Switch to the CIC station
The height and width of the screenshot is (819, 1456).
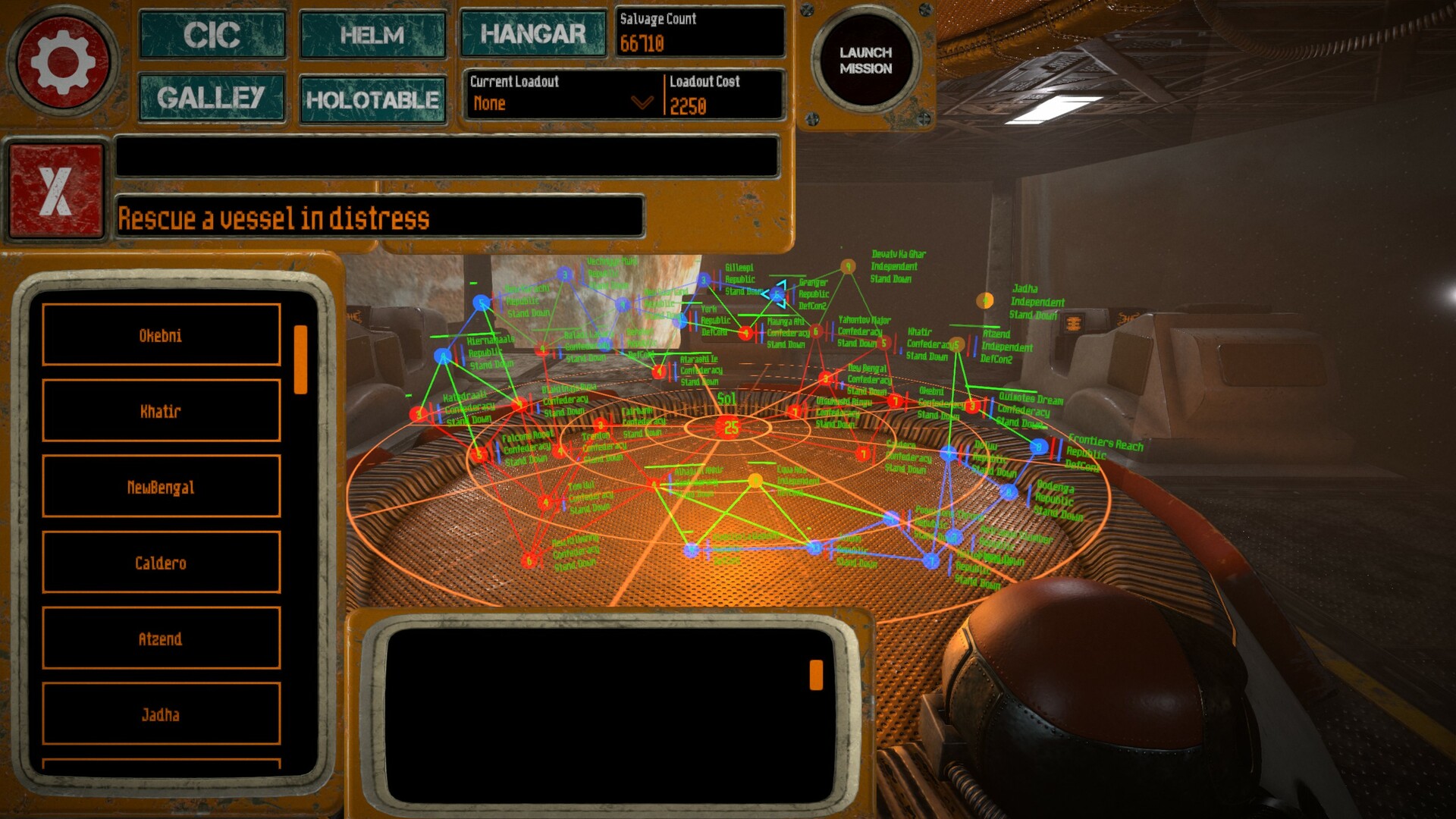(212, 35)
